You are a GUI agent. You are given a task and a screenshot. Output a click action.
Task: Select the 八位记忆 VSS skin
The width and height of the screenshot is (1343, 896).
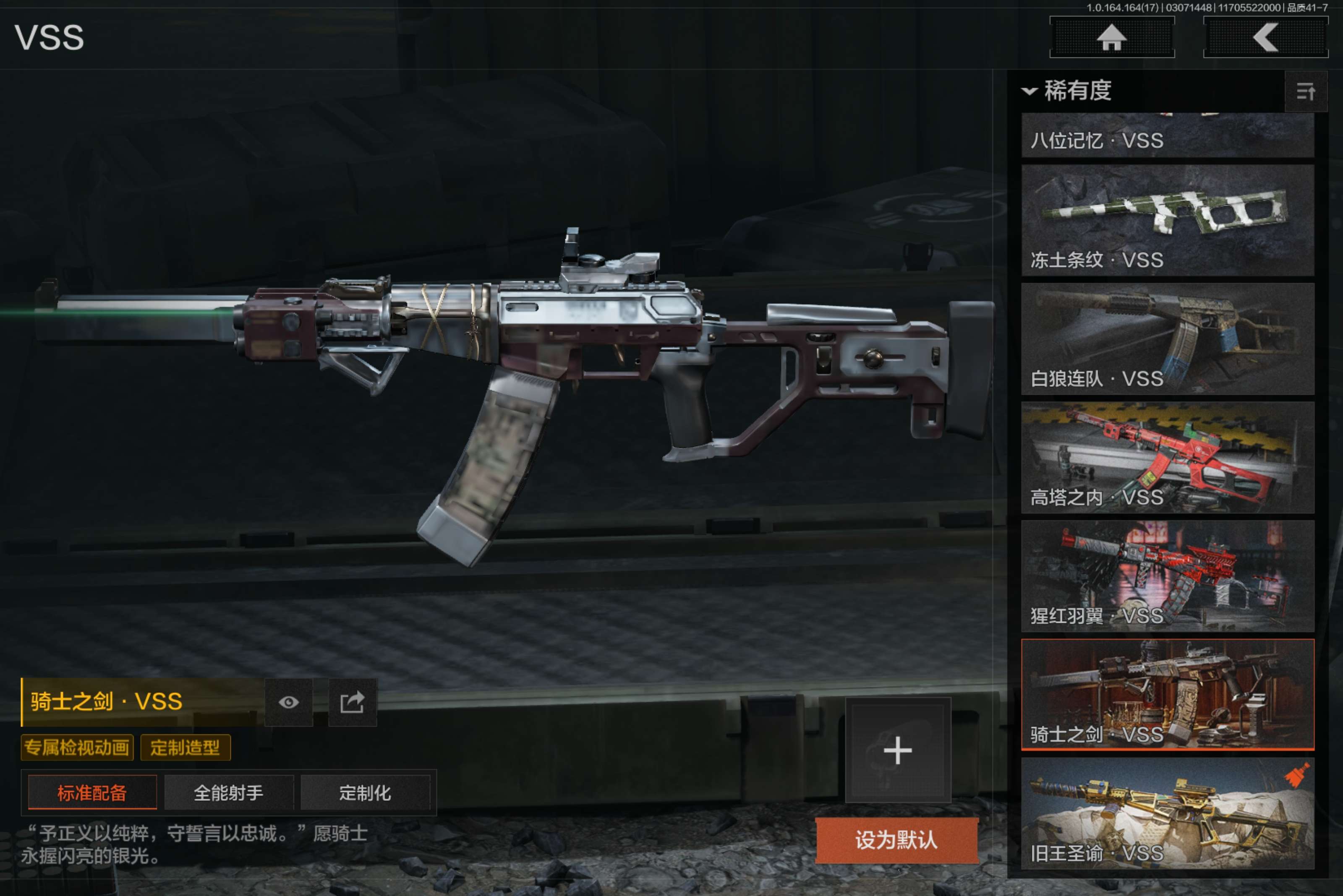[x=1167, y=136]
